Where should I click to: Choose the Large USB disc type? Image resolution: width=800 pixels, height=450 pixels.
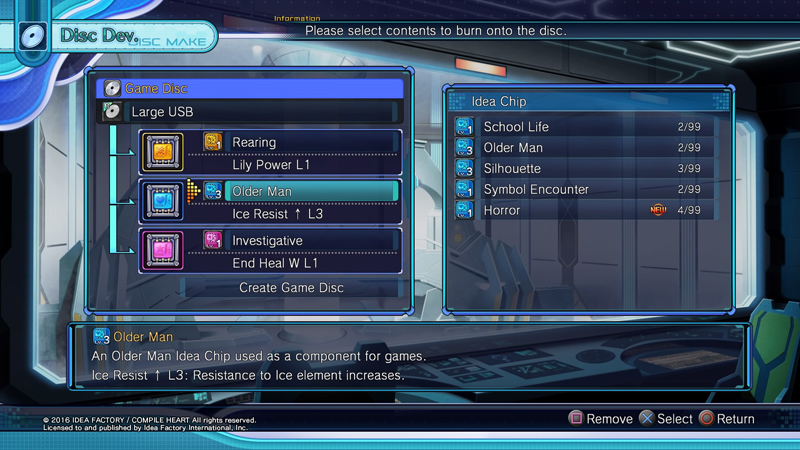[250, 112]
